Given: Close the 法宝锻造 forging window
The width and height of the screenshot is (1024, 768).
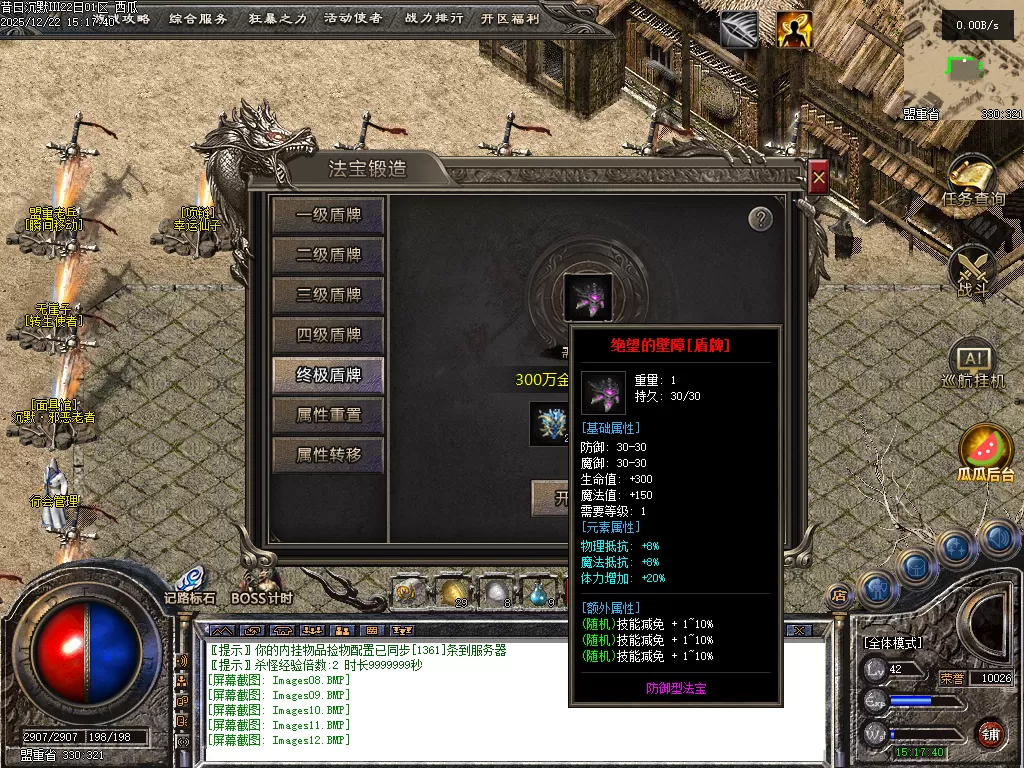Looking at the screenshot, I should [x=818, y=178].
